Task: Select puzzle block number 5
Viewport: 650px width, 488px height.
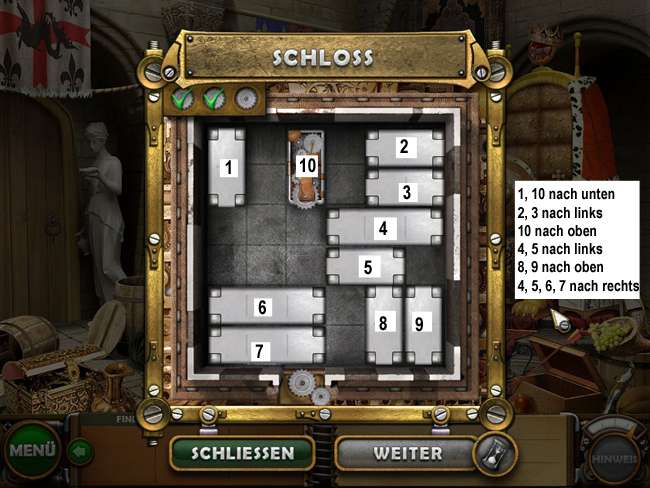Action: pyautogui.click(x=366, y=267)
